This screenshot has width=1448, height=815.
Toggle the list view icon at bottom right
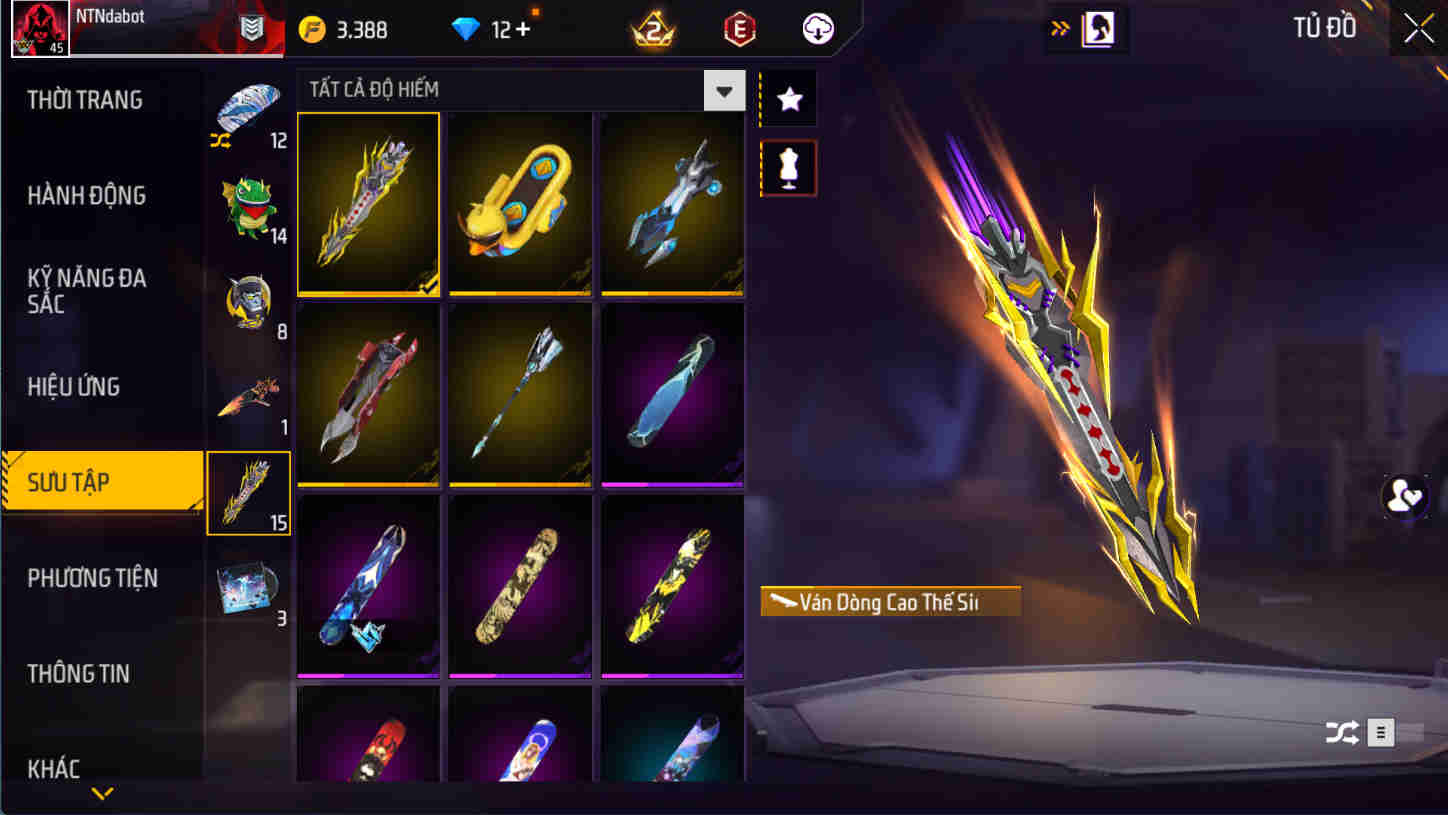tap(1381, 732)
